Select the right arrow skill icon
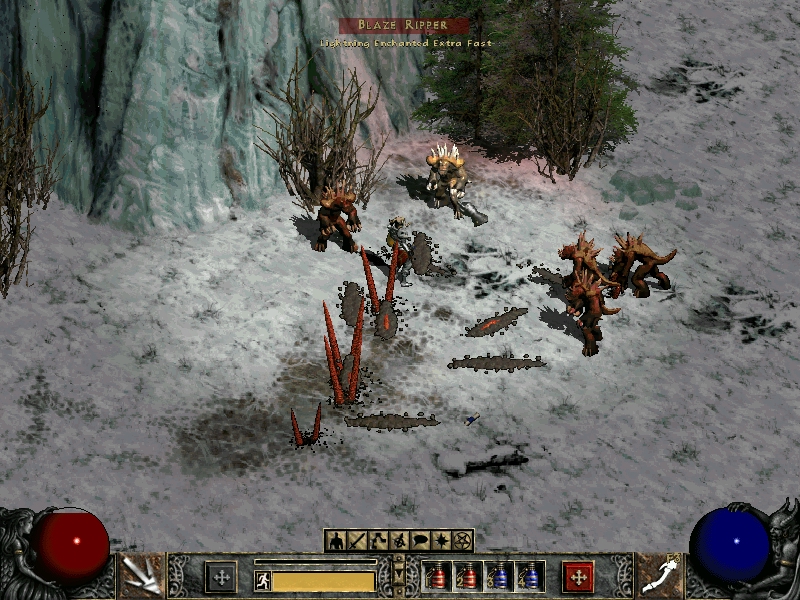The height and width of the screenshot is (600, 800). [660, 576]
